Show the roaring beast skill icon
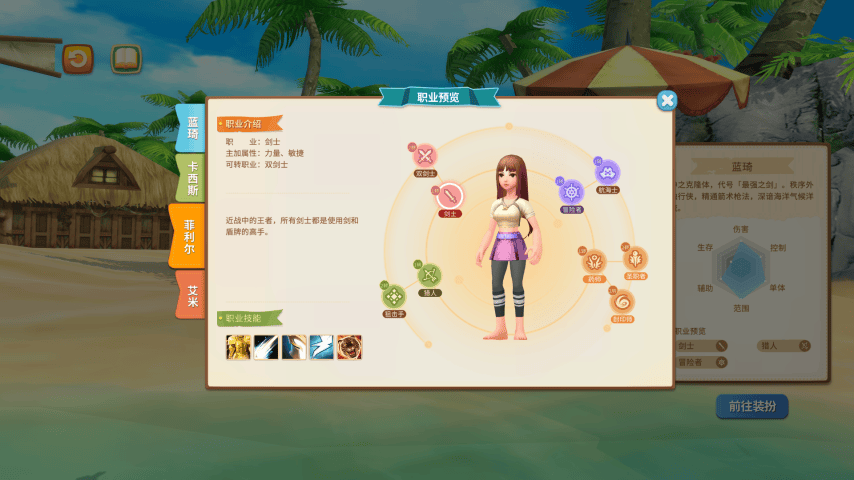Screen dimensions: 854x480 point(349,347)
